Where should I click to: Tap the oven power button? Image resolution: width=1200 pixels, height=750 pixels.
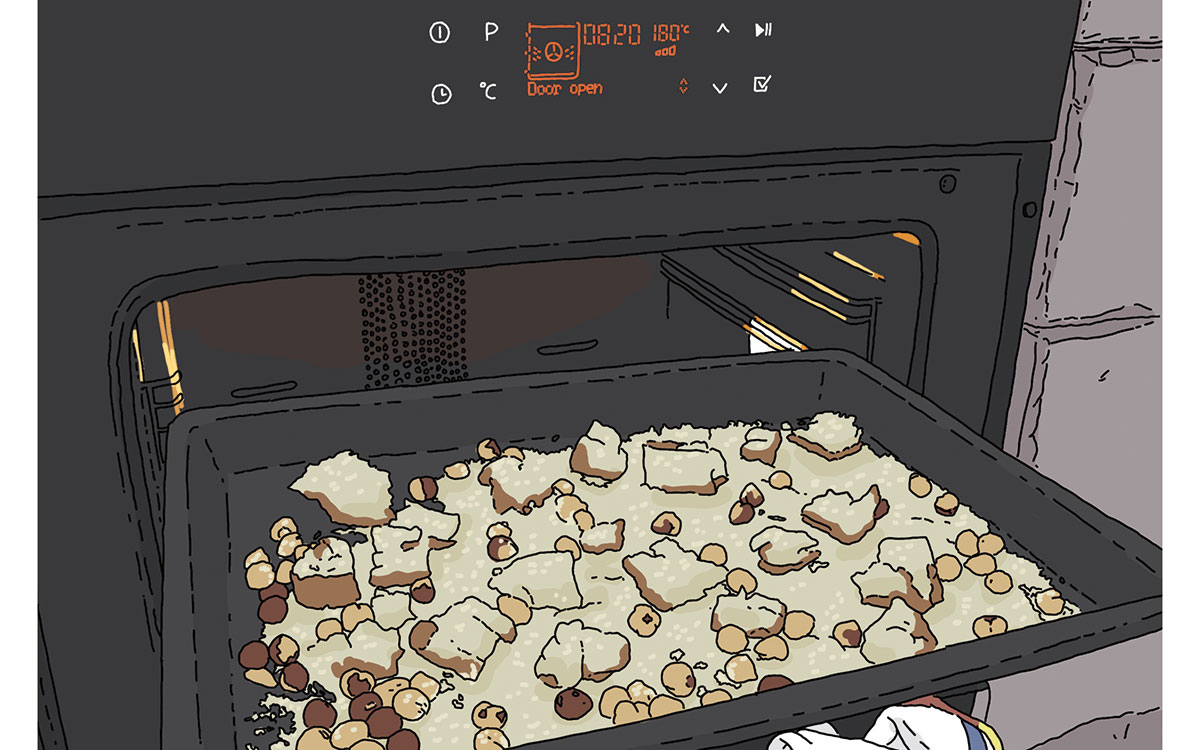439,33
